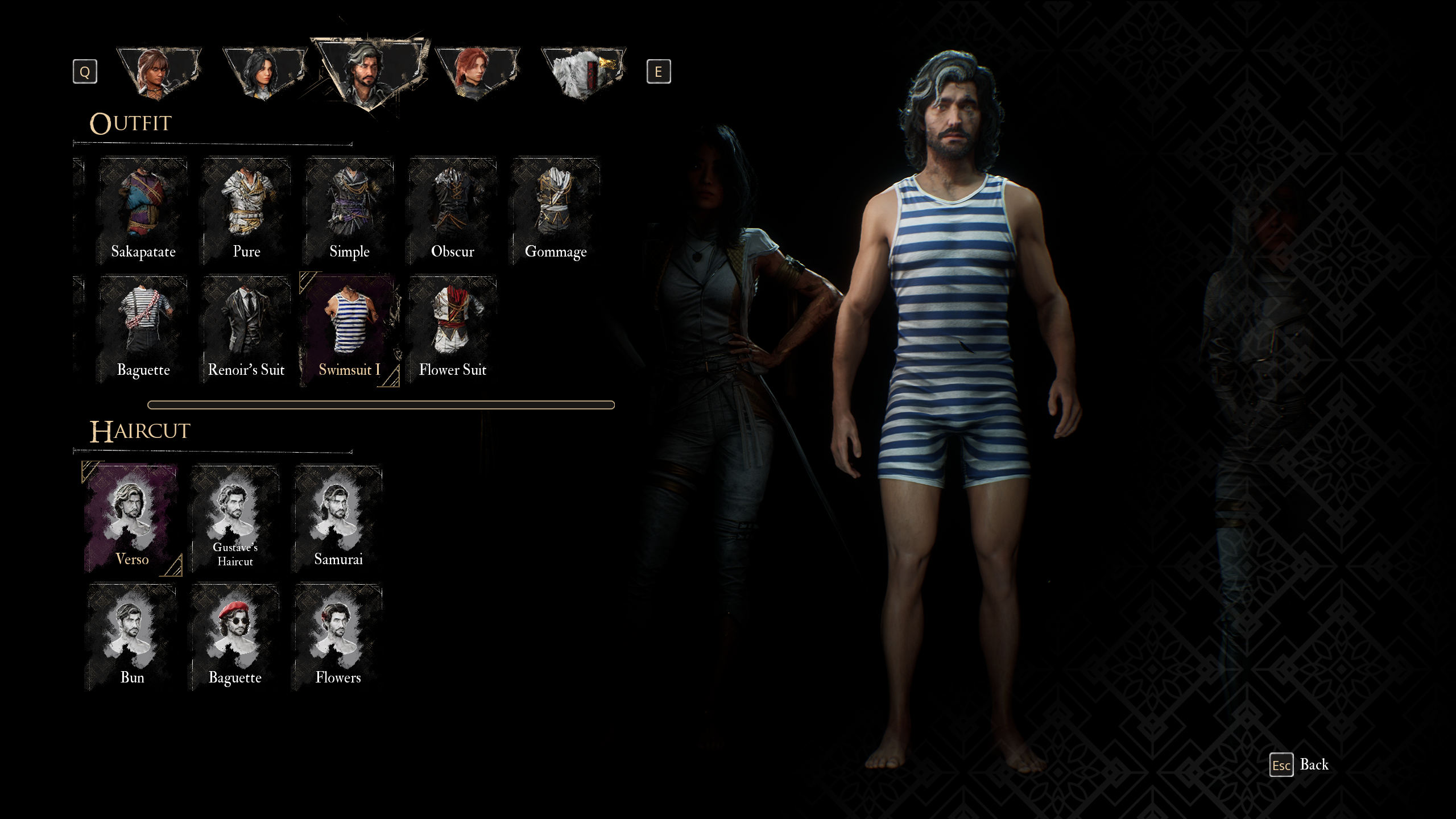1456x819 pixels.
Task: Choose the Samurai haircut
Action: 338,519
